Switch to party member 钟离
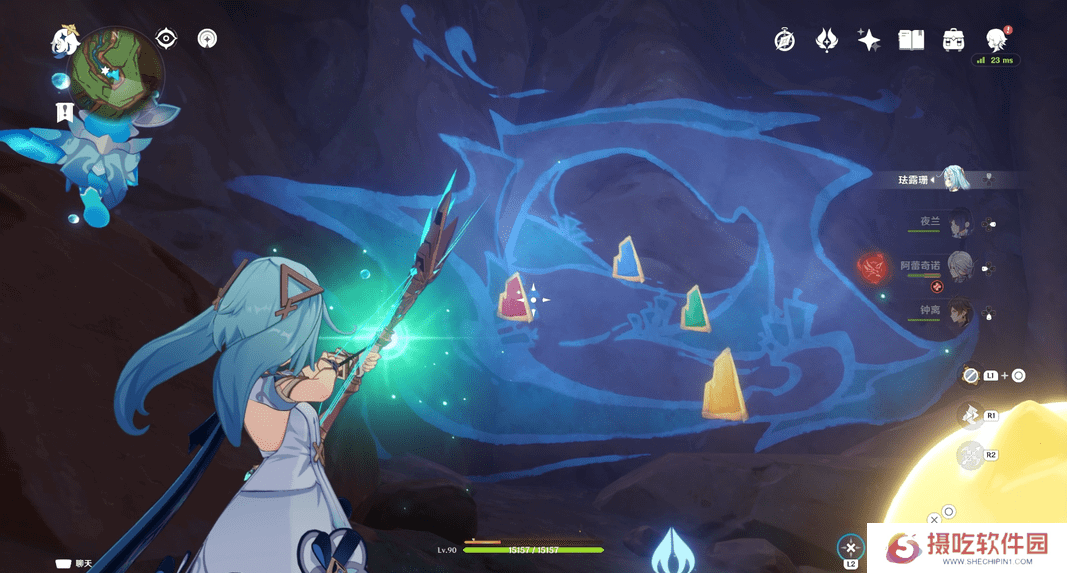 (959, 311)
